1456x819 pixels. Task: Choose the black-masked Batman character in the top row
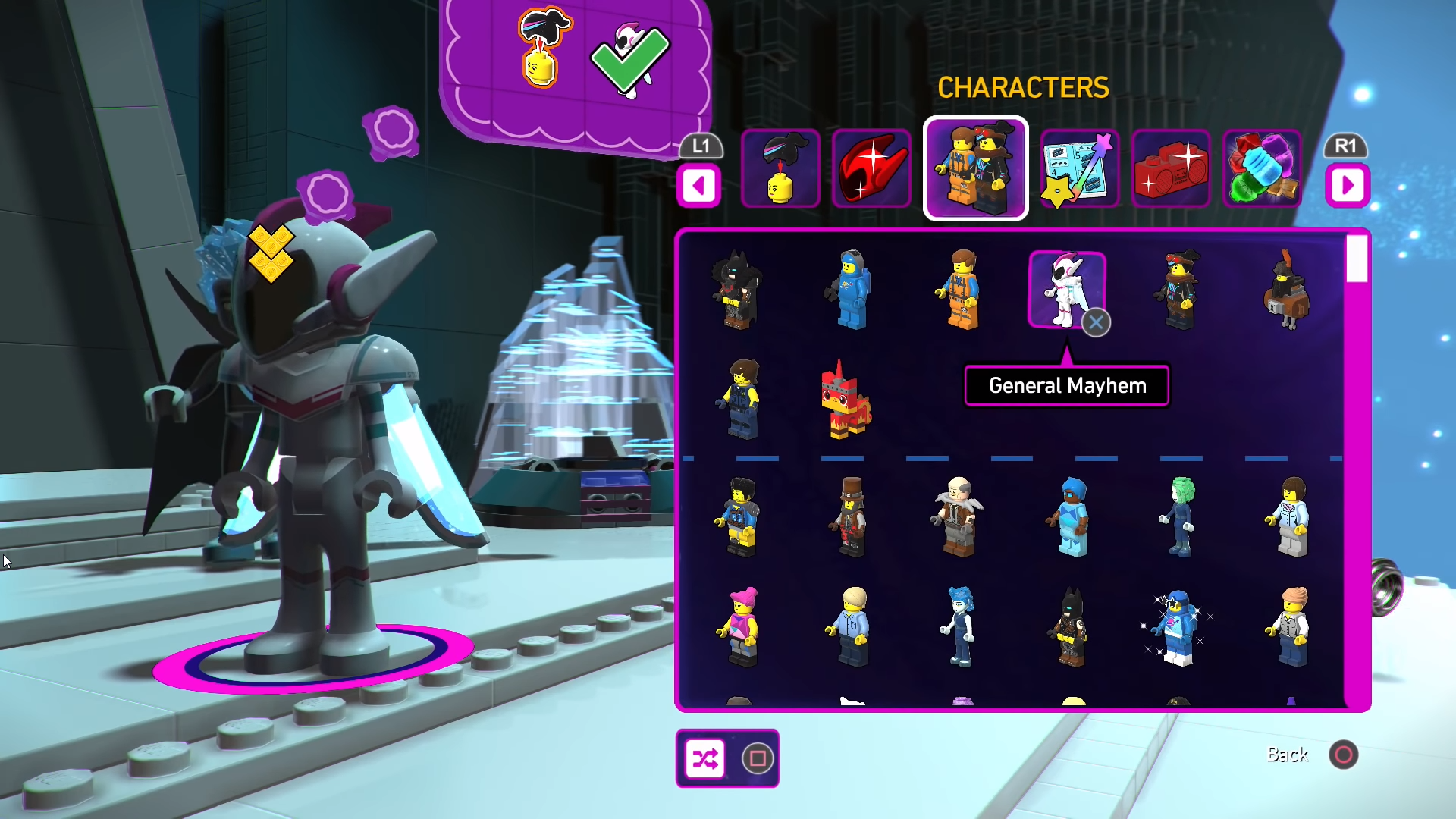coord(737,290)
